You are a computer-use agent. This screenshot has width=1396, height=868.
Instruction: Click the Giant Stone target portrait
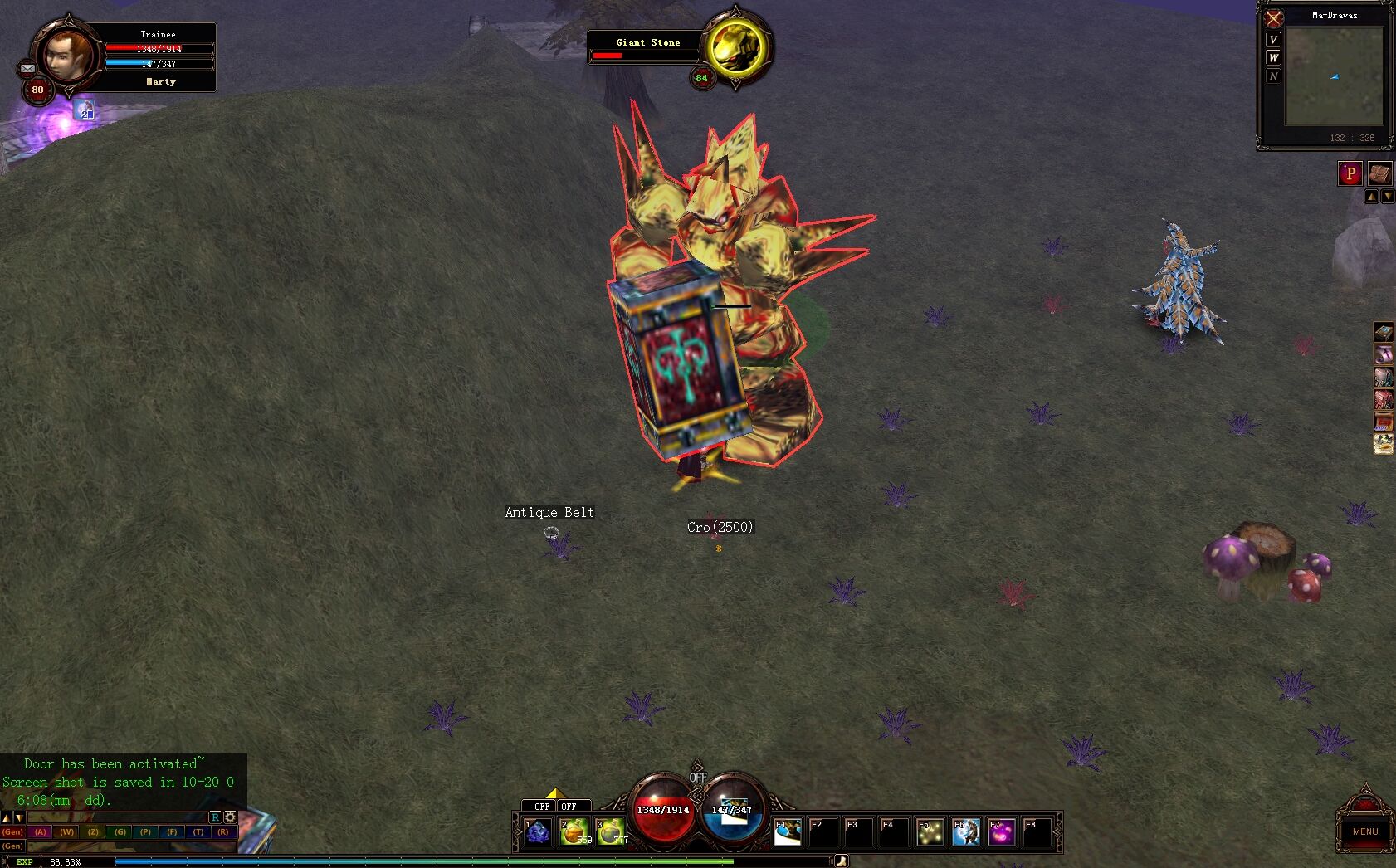(736, 47)
